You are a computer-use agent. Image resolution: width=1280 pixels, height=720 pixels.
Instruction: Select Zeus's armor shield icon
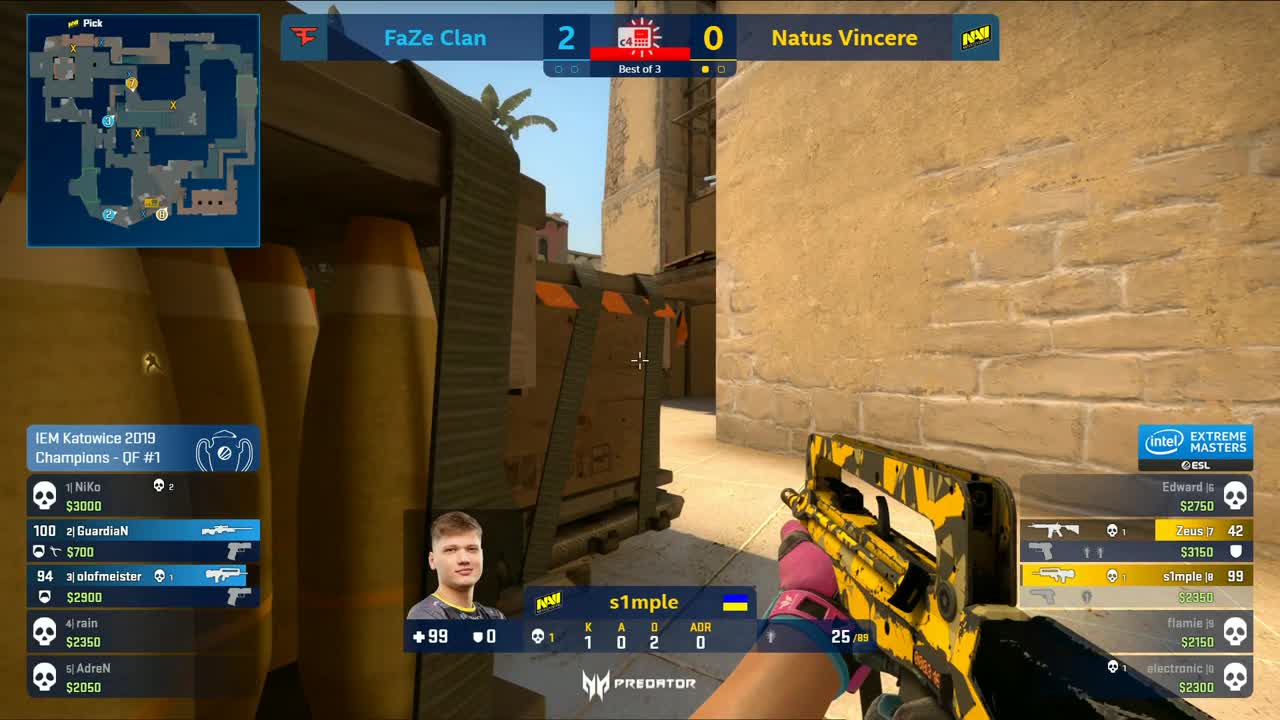[1236, 550]
